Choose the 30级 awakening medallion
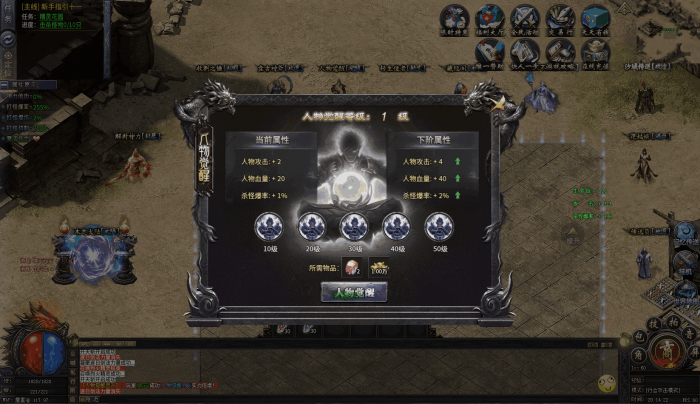This screenshot has height=404, width=700. click(353, 226)
